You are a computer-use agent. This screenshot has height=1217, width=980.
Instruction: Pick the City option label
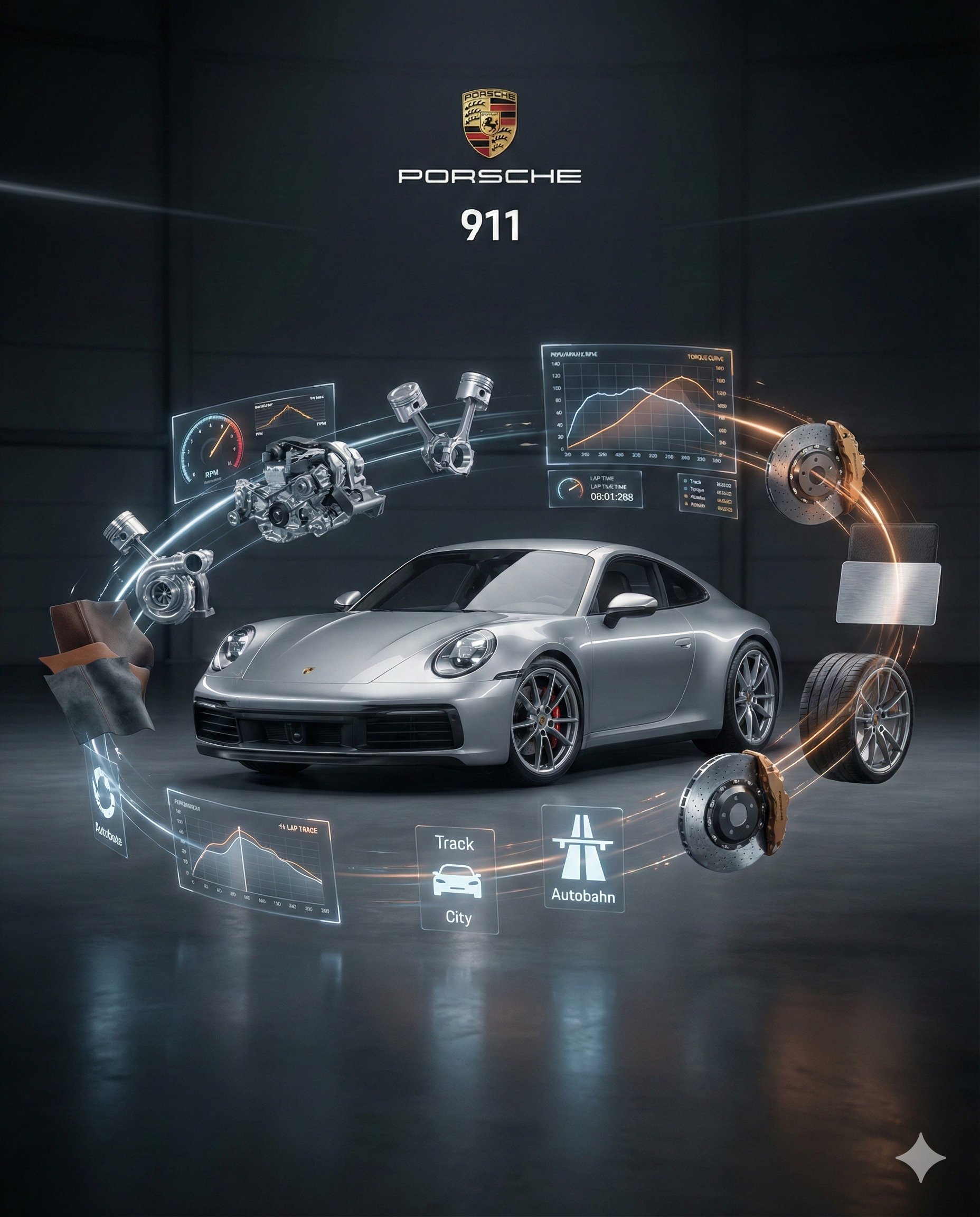[x=458, y=916]
